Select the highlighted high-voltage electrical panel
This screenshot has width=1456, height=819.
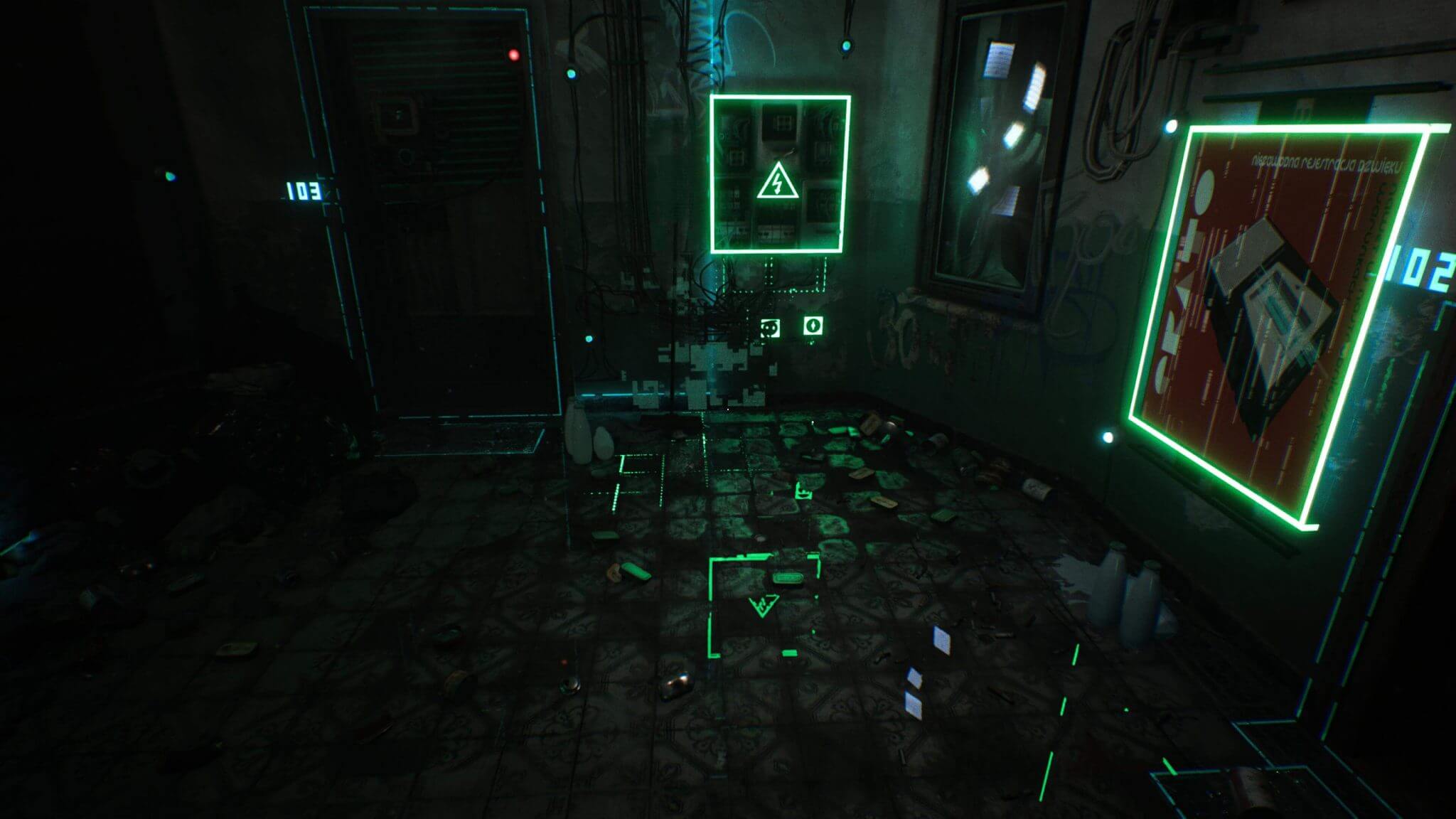780,176
